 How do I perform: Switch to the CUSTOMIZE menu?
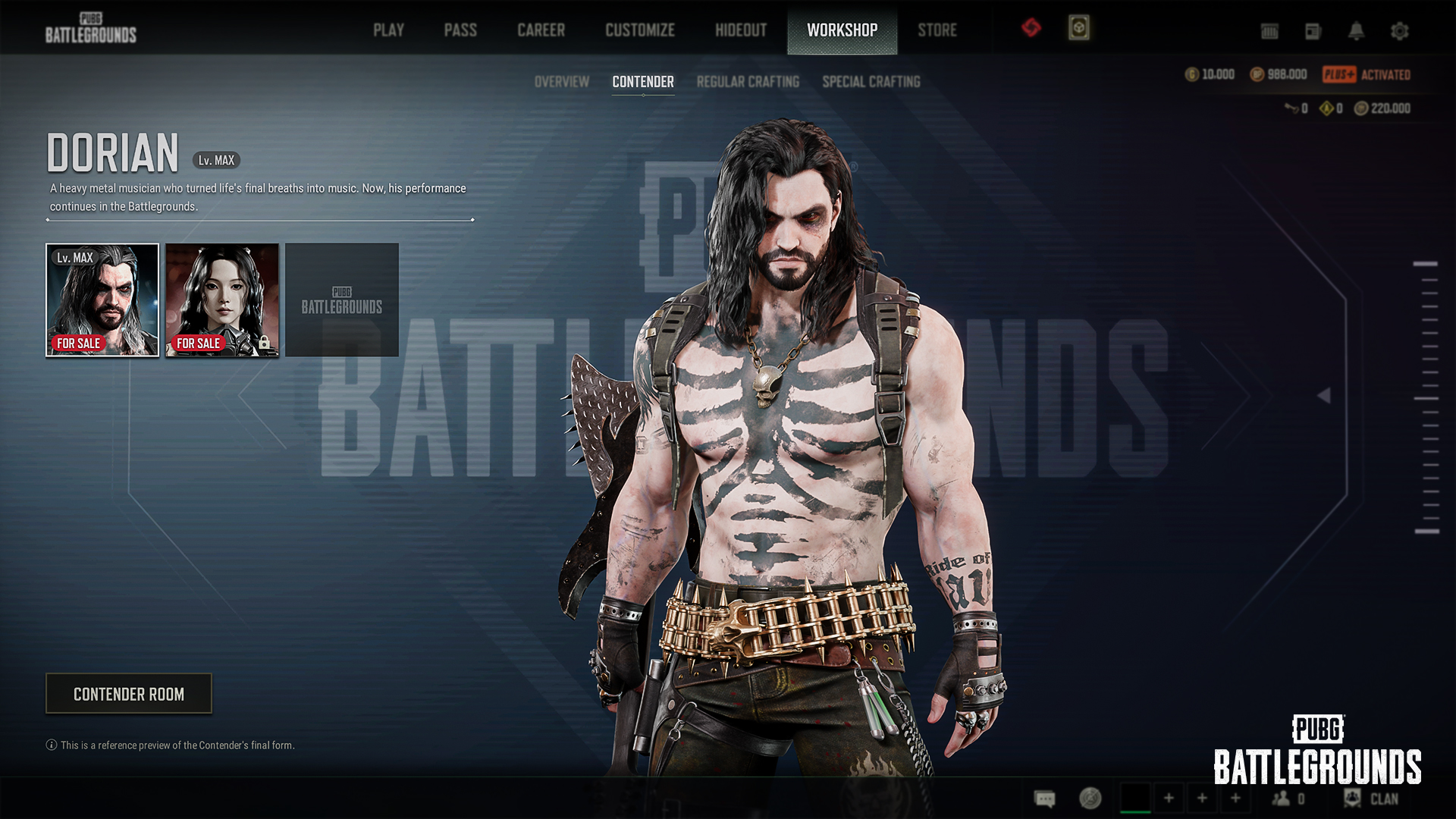[639, 30]
